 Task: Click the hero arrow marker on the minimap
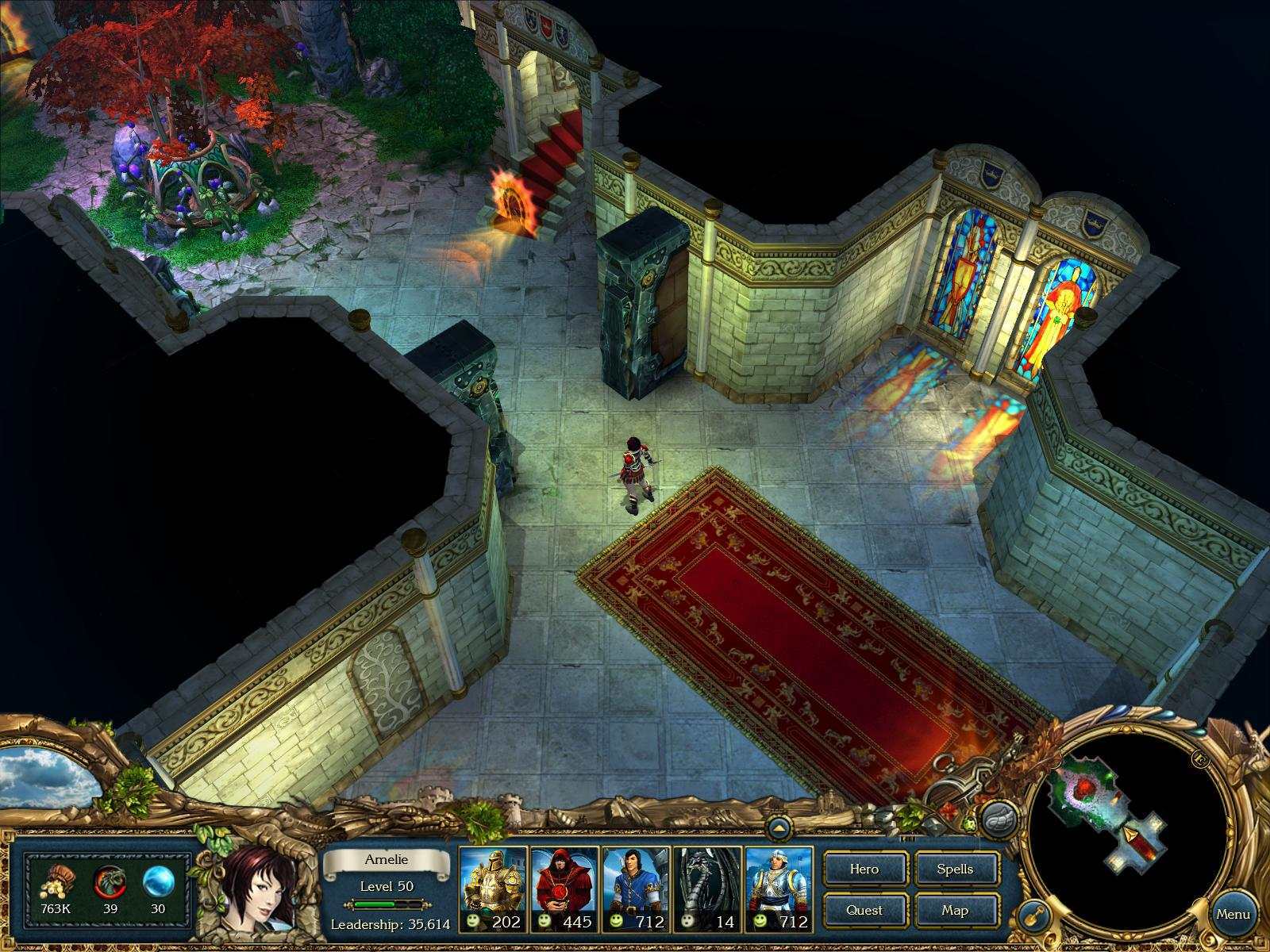[1130, 835]
